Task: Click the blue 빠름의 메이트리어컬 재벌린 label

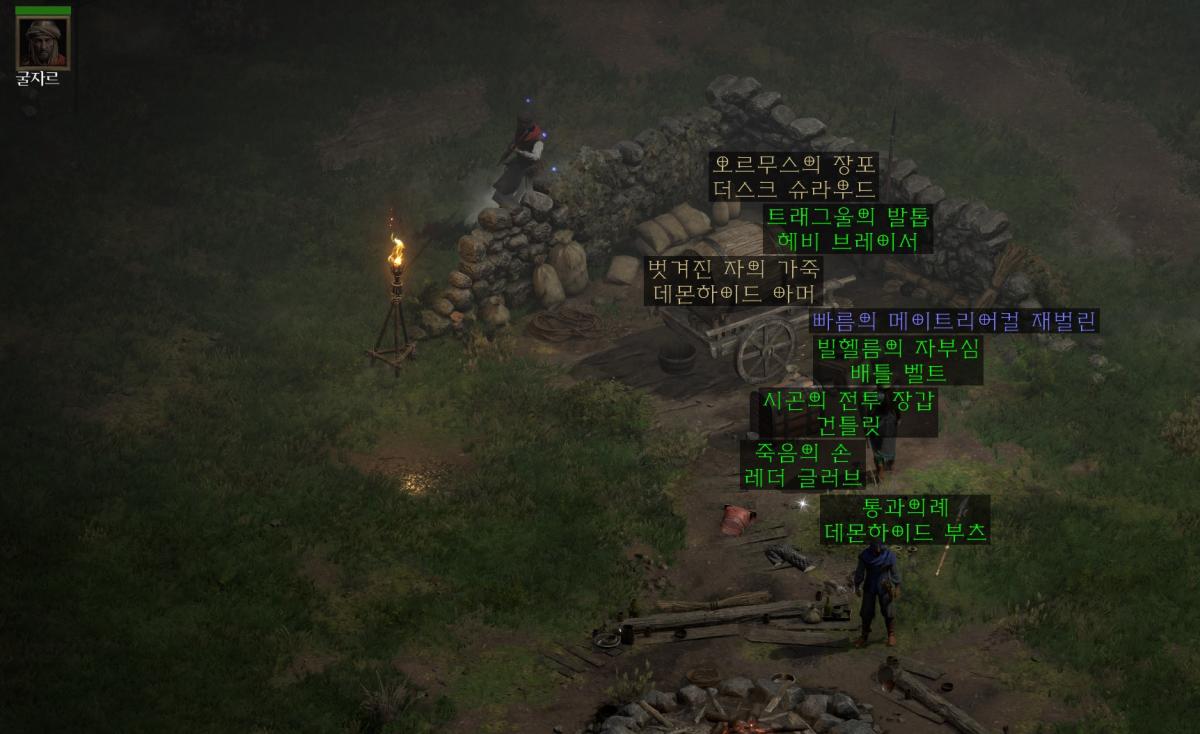Action: coord(954,321)
